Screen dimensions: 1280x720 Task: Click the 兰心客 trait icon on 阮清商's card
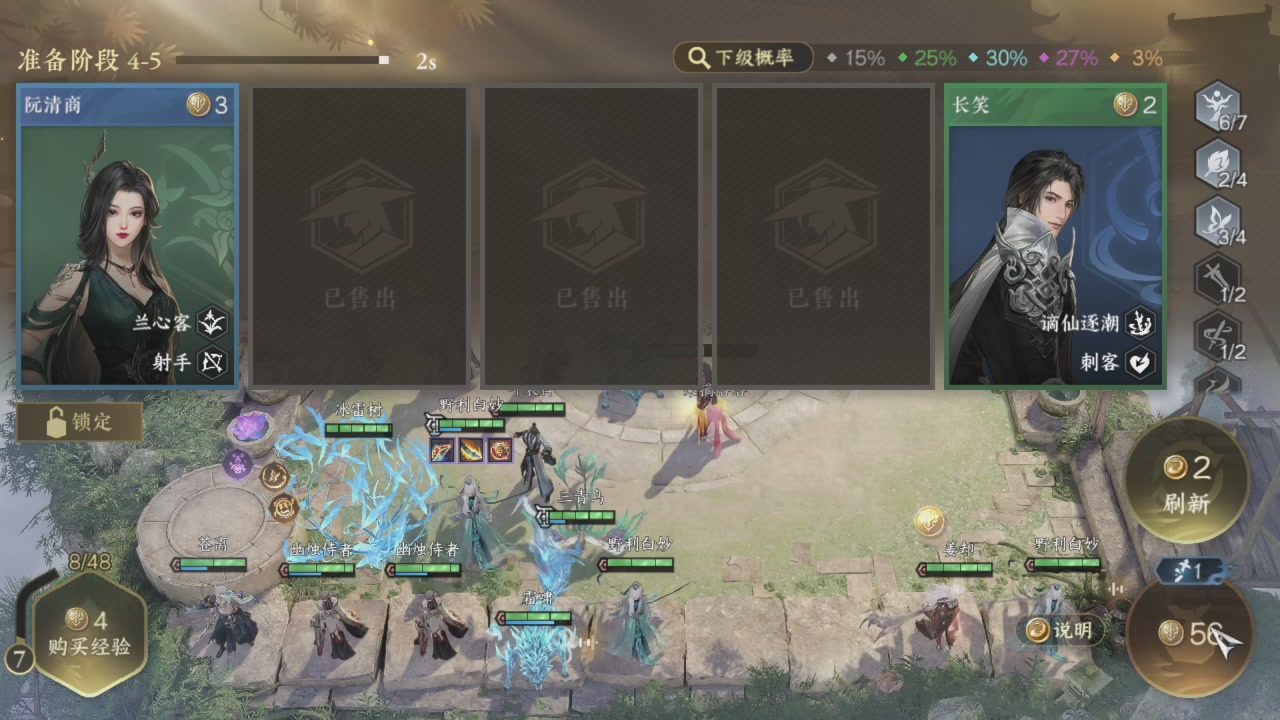click(x=213, y=322)
